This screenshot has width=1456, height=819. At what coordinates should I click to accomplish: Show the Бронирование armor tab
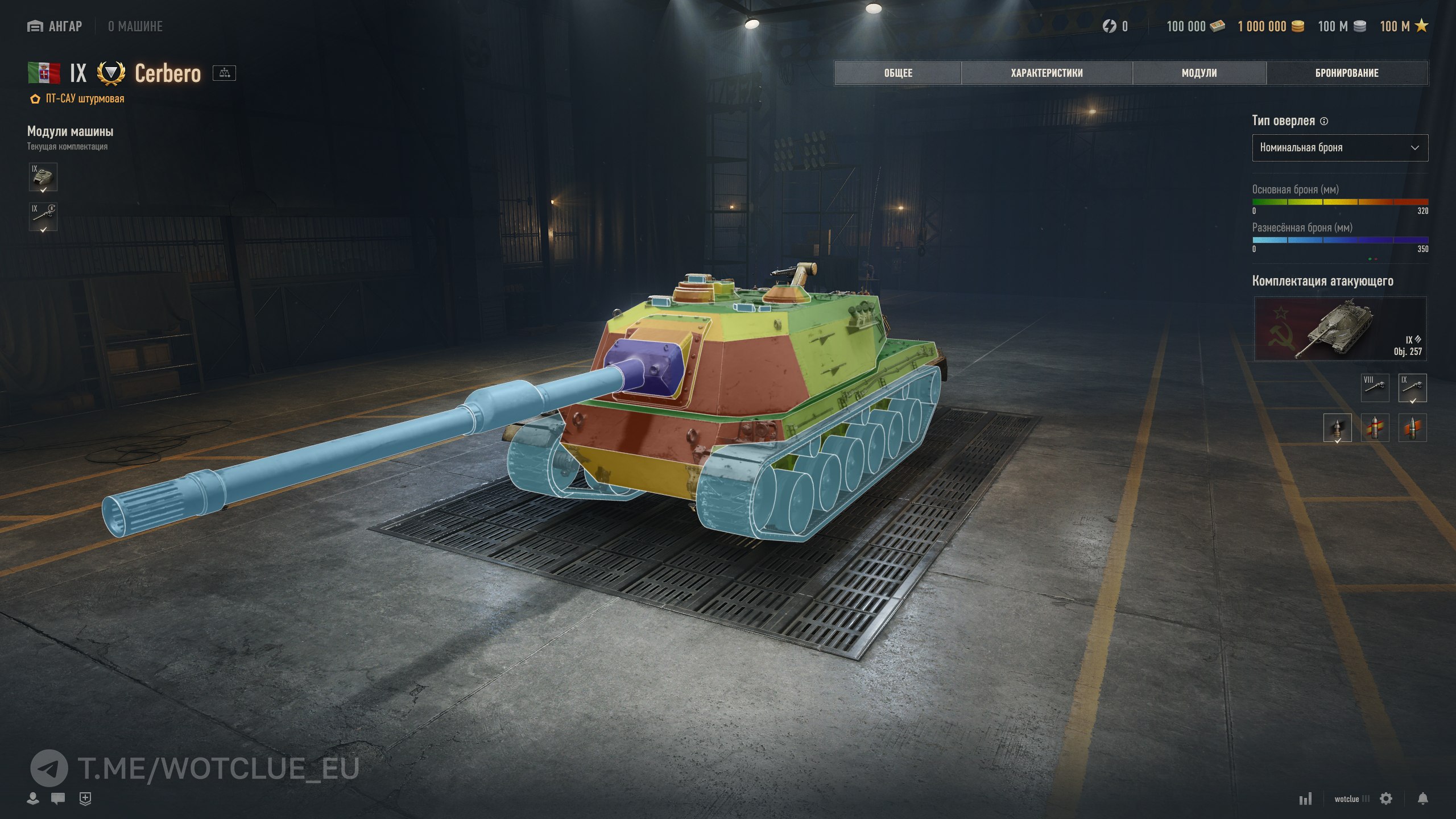coord(1347,73)
